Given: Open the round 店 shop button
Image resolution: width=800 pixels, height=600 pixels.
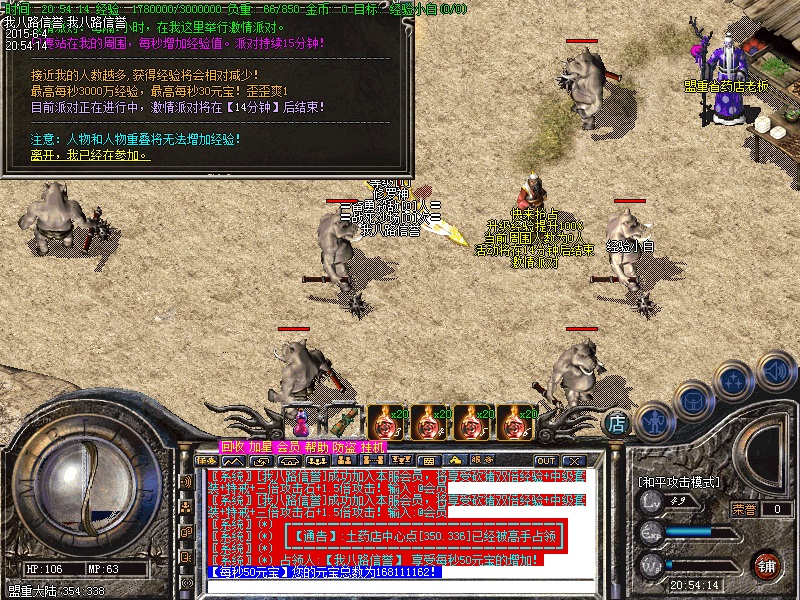Looking at the screenshot, I should tap(618, 423).
